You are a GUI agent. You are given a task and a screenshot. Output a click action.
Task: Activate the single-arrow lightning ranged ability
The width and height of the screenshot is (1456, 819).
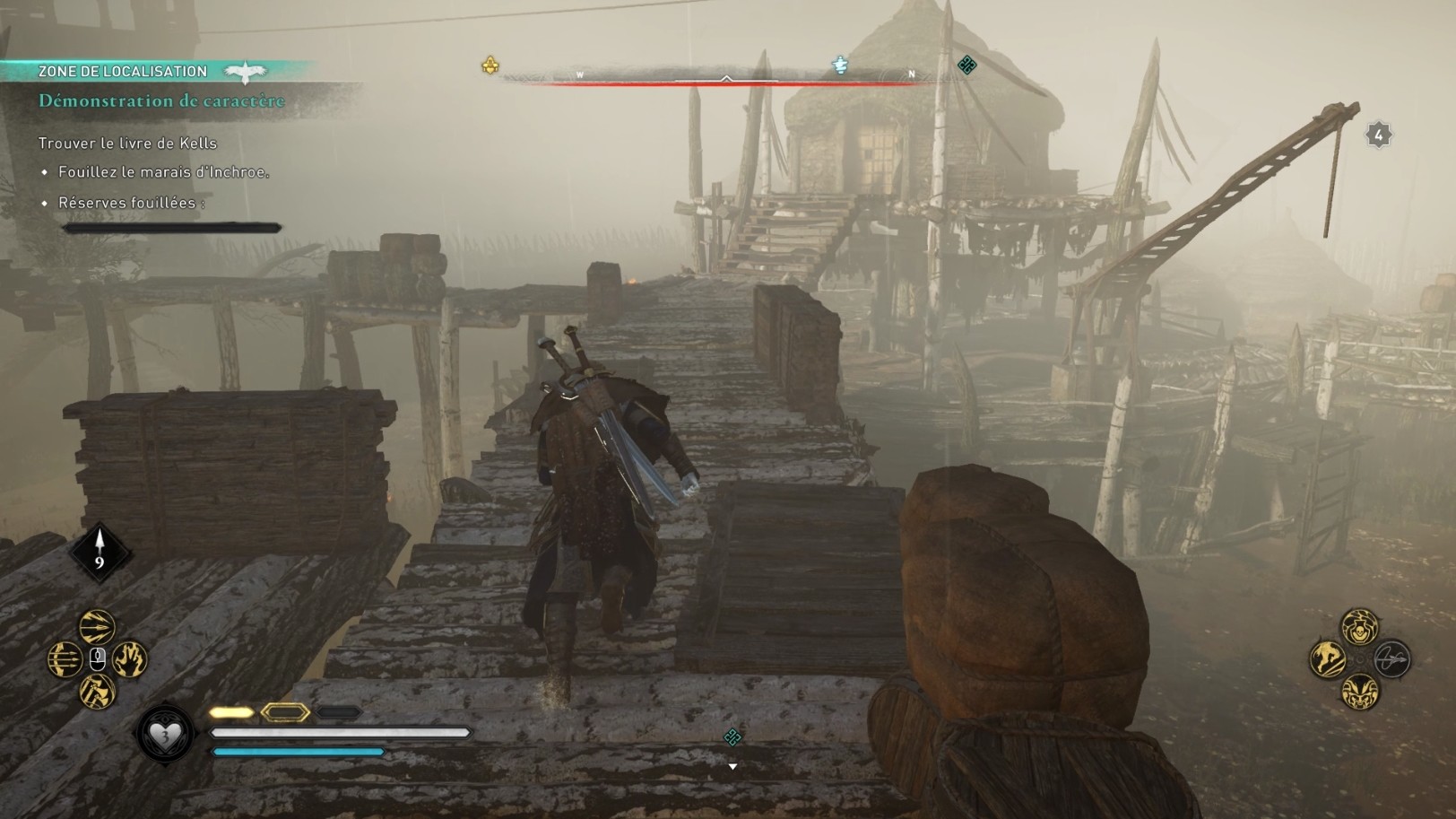click(97, 626)
